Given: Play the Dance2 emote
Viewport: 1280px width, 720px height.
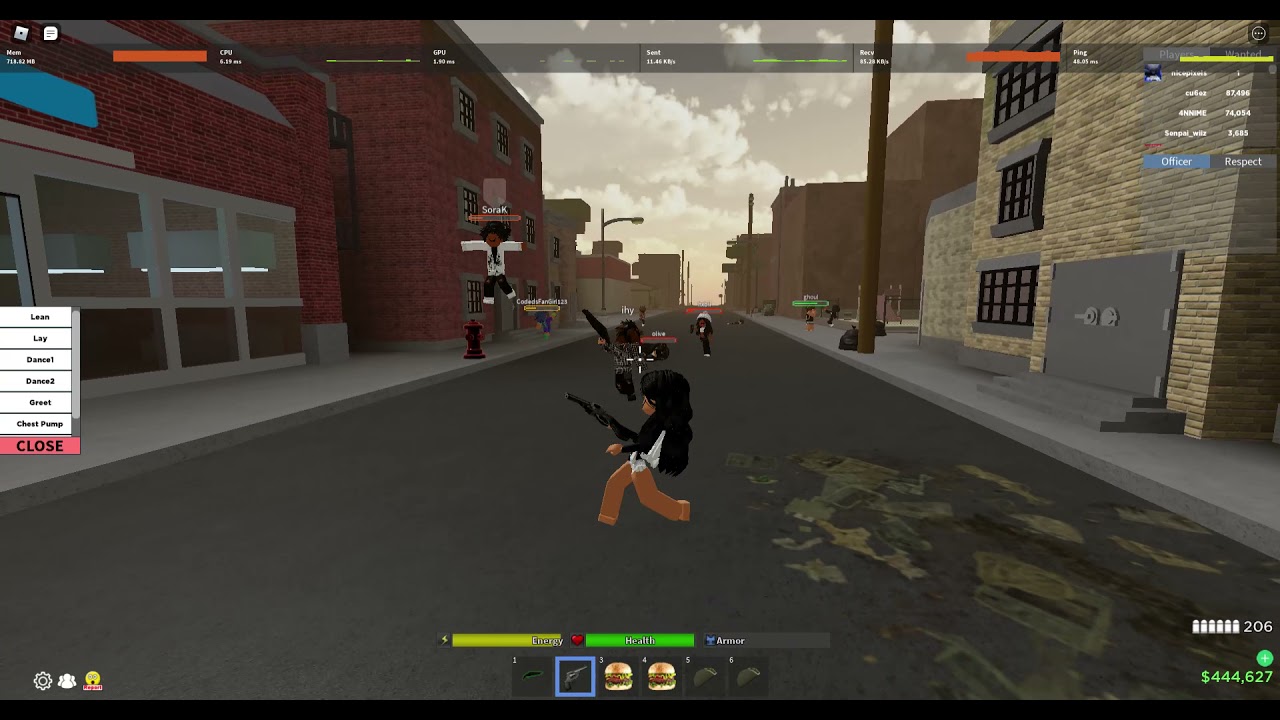Looking at the screenshot, I should coord(40,381).
